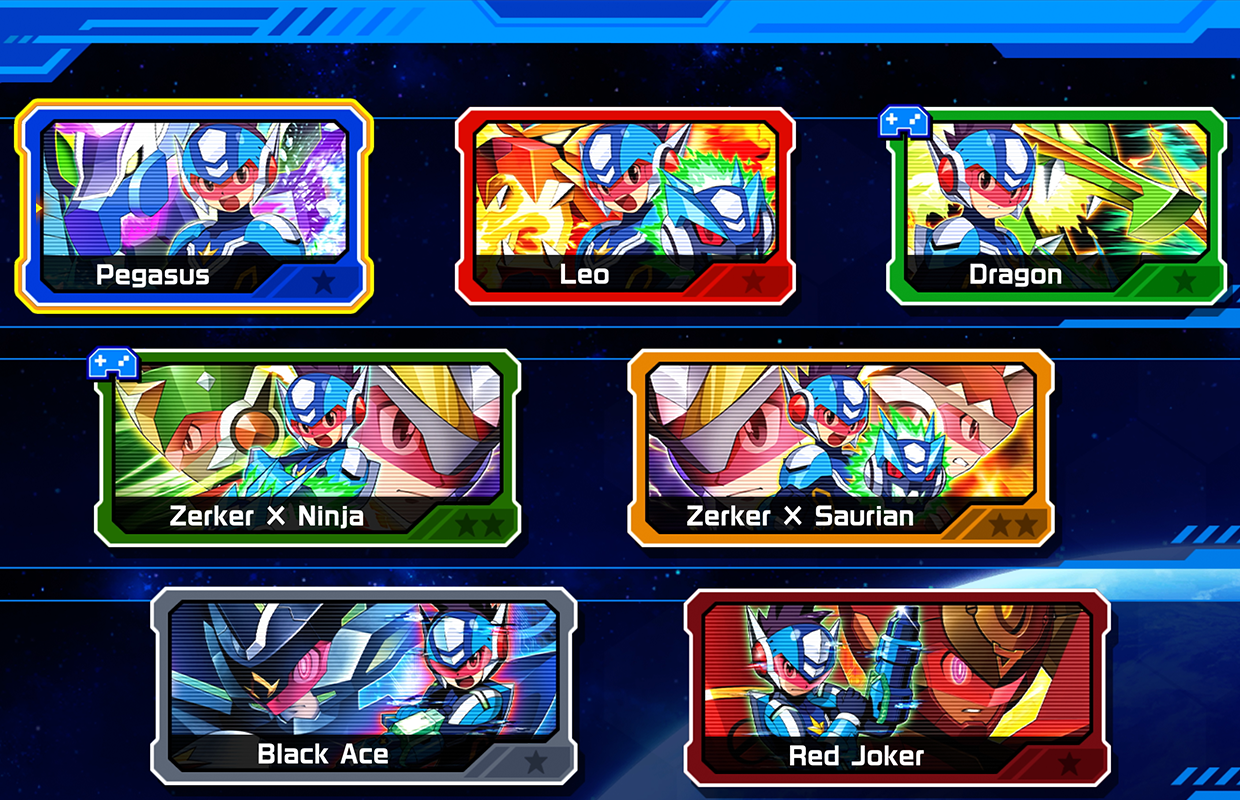Pick the Zerker X Ninja tile
Image resolution: width=1240 pixels, height=800 pixels.
307,448
